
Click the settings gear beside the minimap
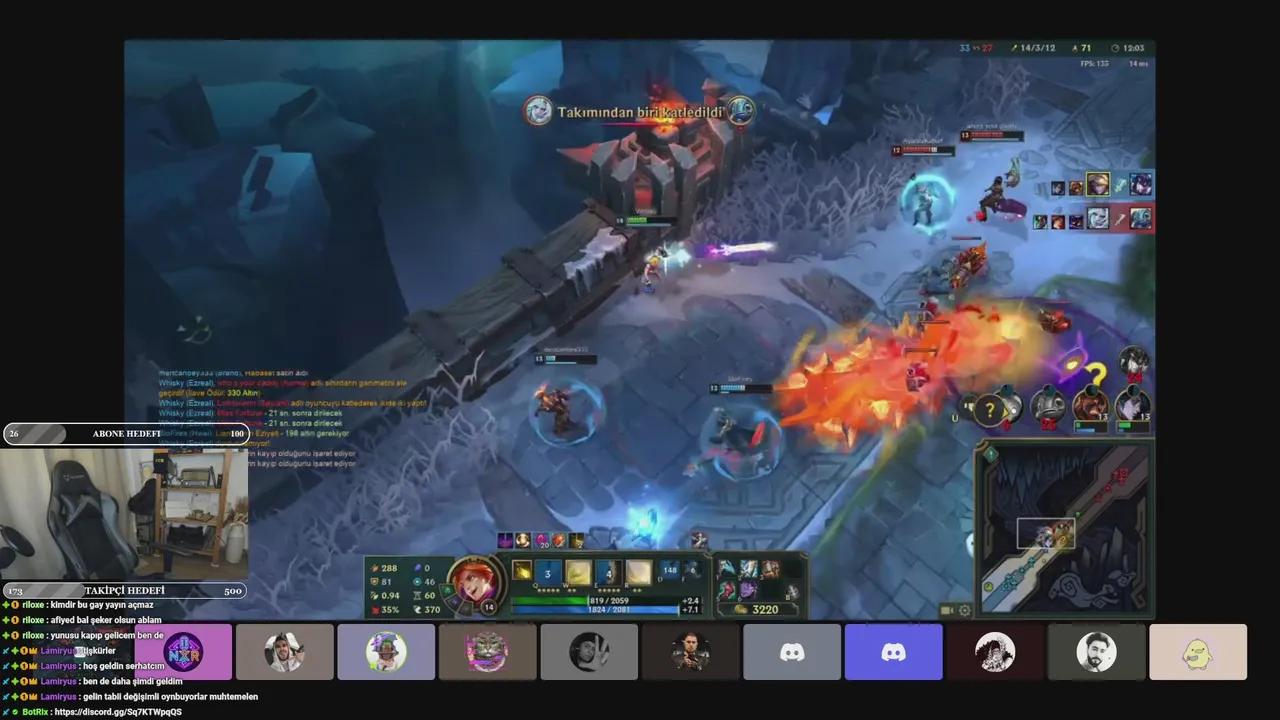coord(964,609)
